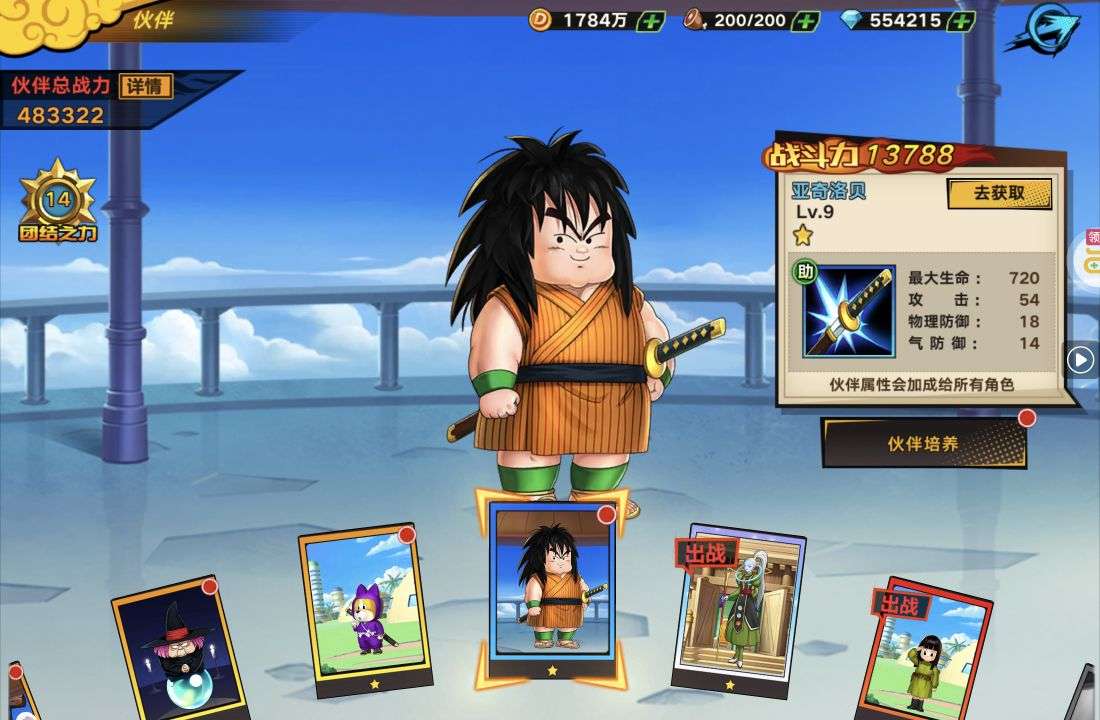View the katana assist skill icon
1100x720 pixels.
click(x=849, y=311)
